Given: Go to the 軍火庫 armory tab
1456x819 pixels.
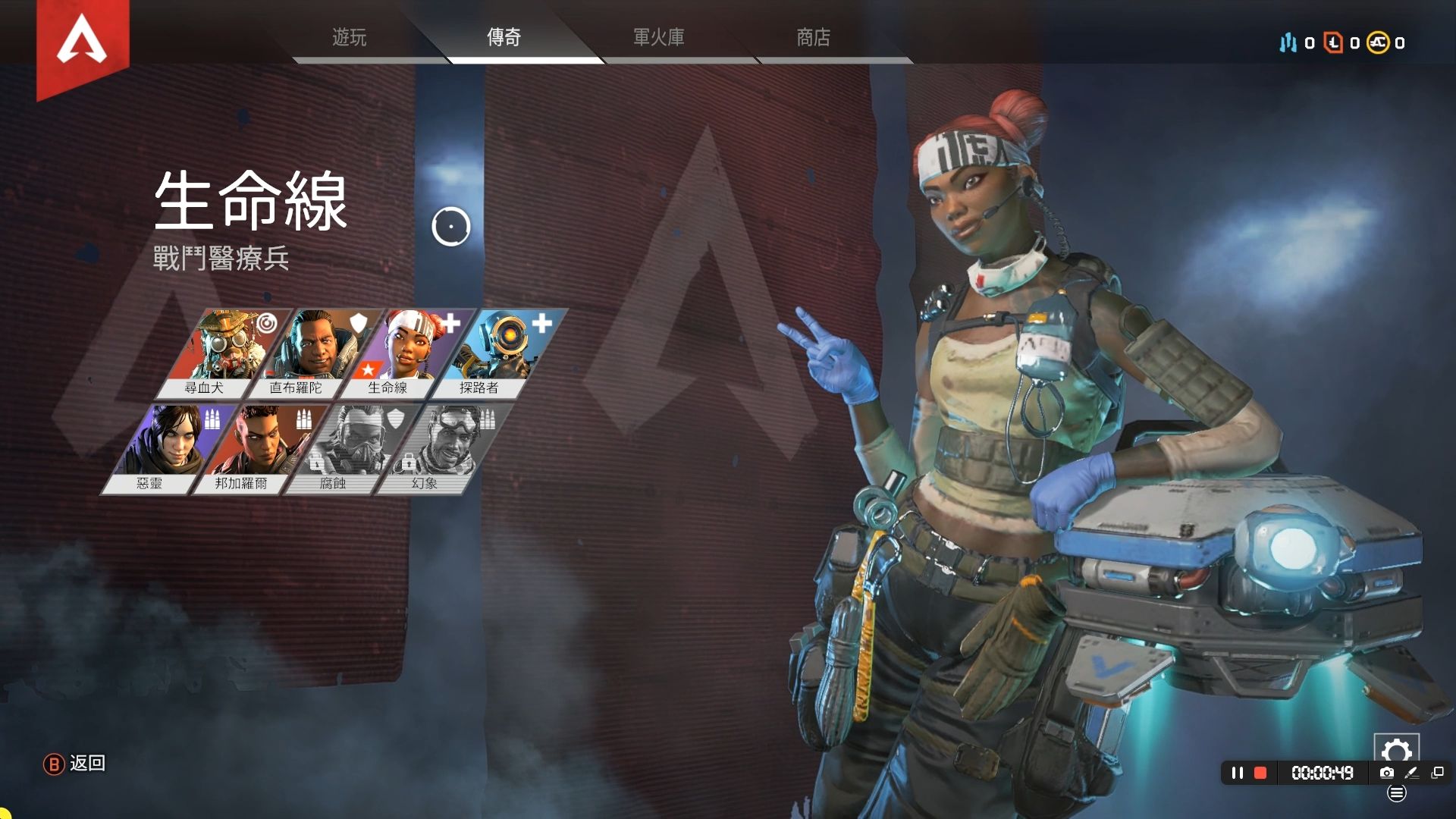Looking at the screenshot, I should coord(659,37).
